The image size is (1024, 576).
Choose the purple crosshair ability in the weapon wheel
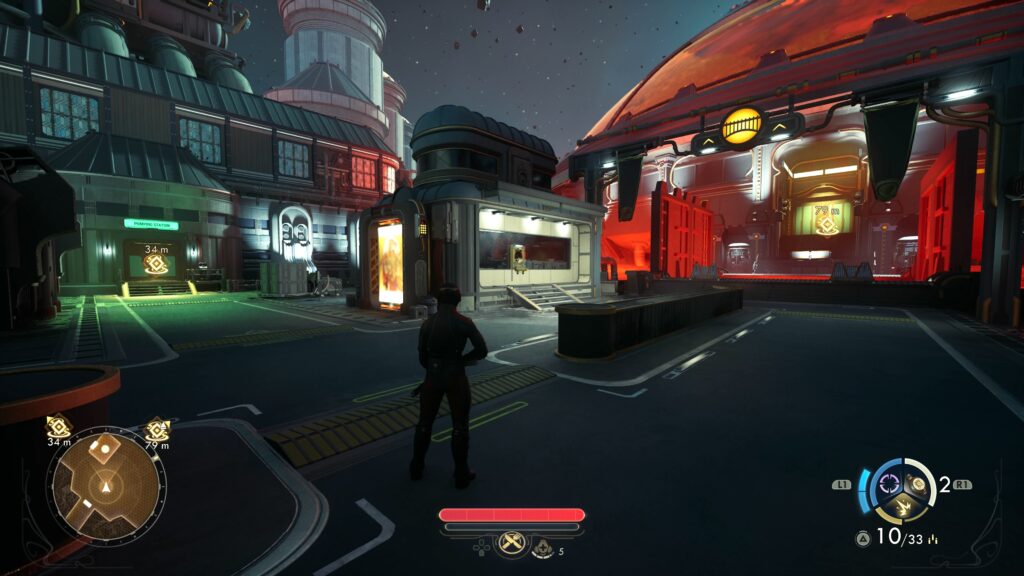point(887,486)
